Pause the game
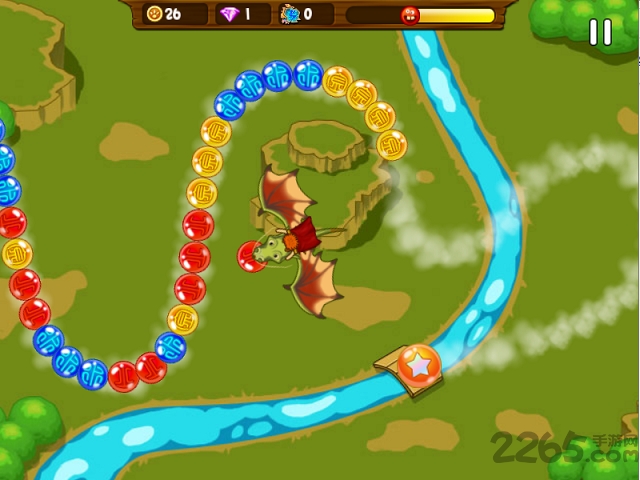Screen dimensions: 640x480 point(600,32)
